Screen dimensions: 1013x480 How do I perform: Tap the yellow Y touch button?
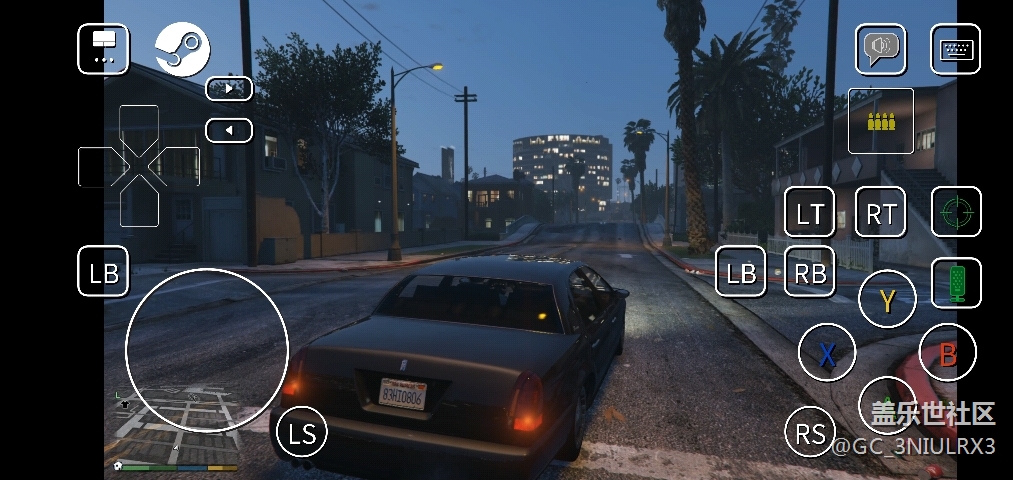click(x=887, y=299)
